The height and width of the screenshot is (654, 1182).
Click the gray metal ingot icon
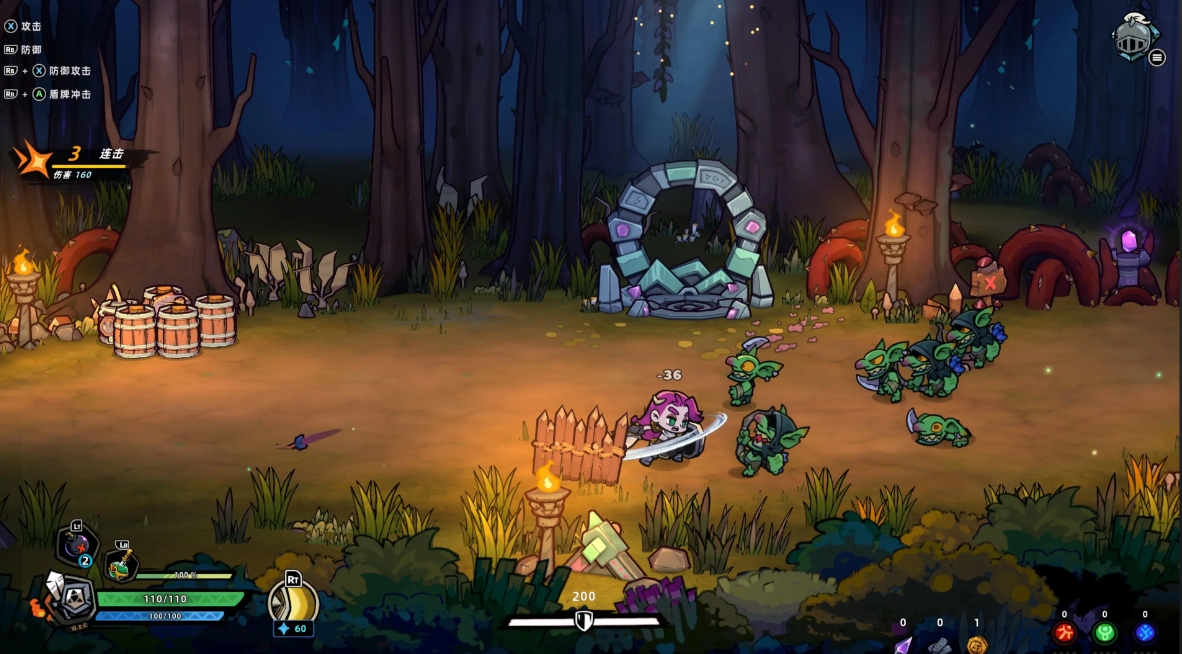(939, 645)
